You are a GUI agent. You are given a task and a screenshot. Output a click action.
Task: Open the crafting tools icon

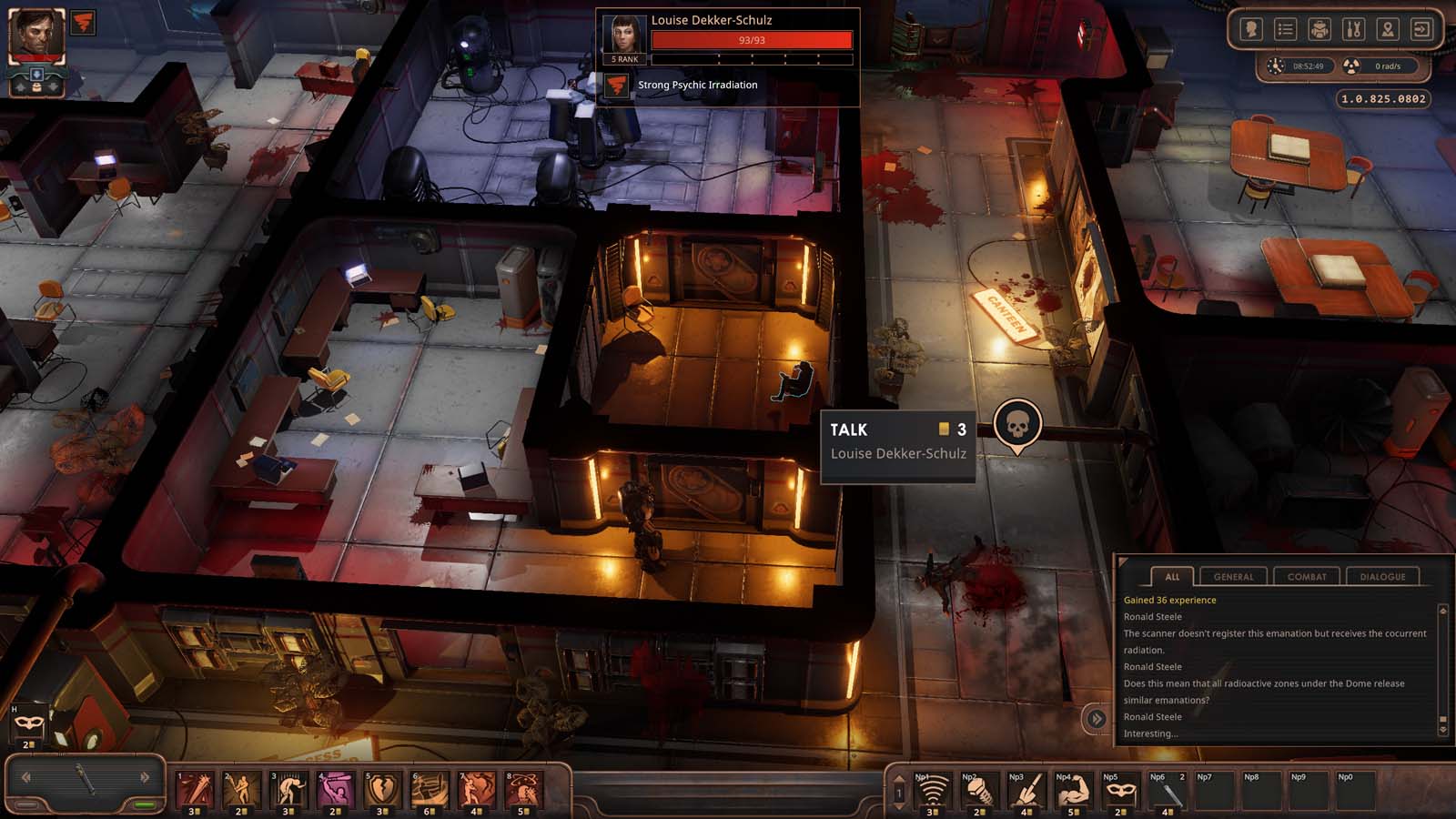click(x=1354, y=29)
